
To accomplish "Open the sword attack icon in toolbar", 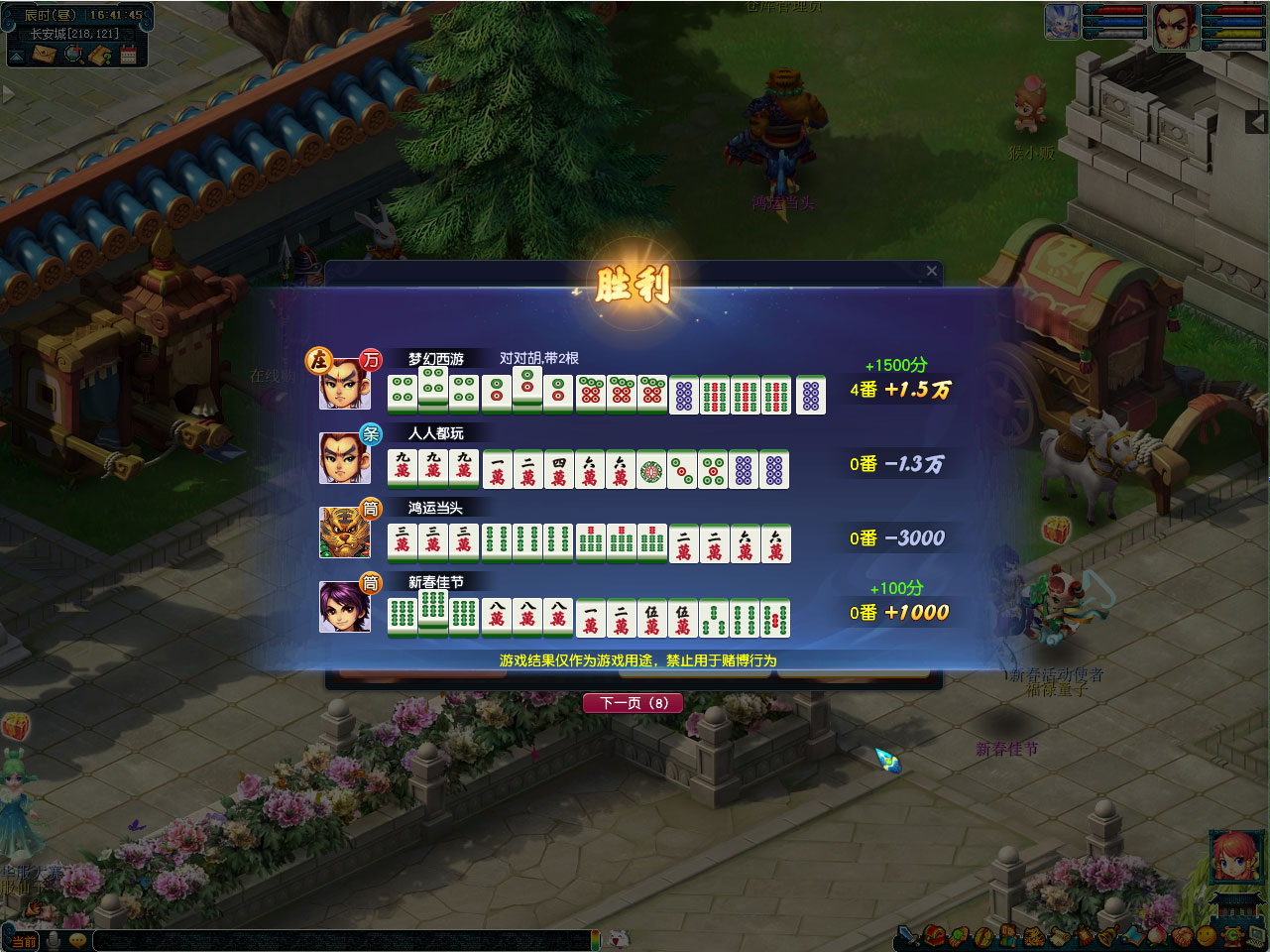I will [x=907, y=935].
